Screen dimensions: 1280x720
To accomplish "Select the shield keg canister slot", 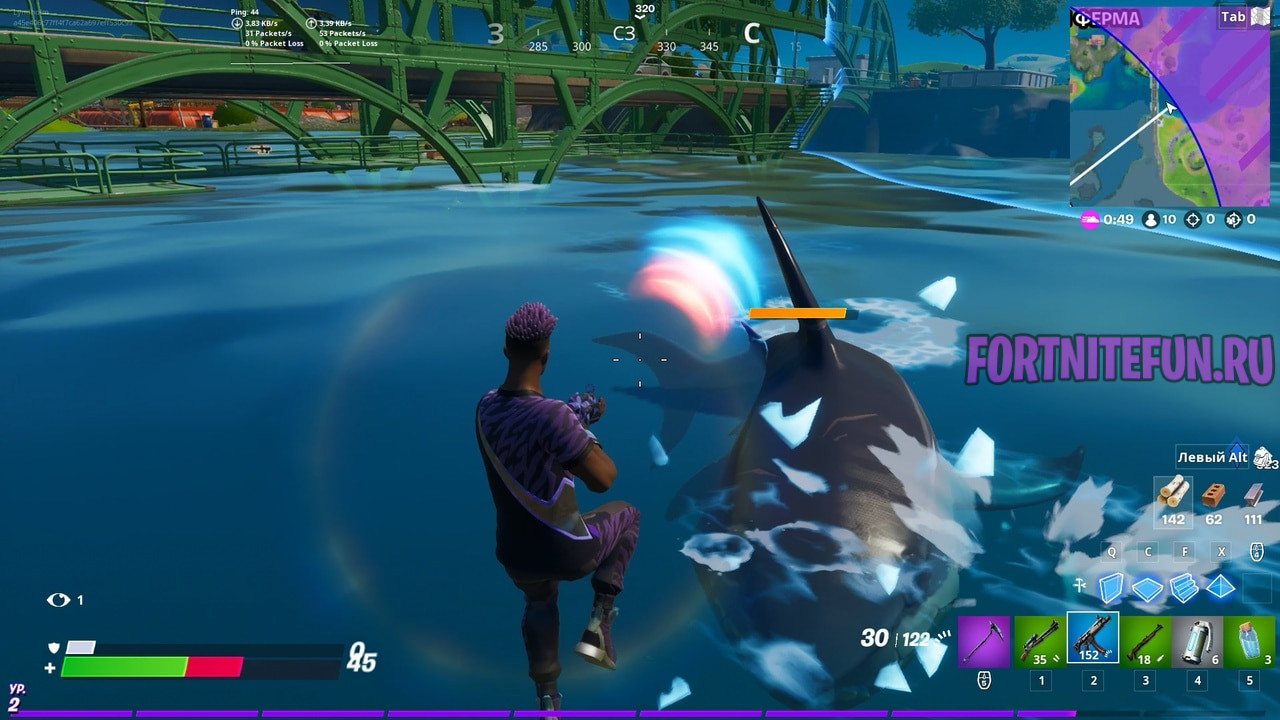I will pos(1197,641).
